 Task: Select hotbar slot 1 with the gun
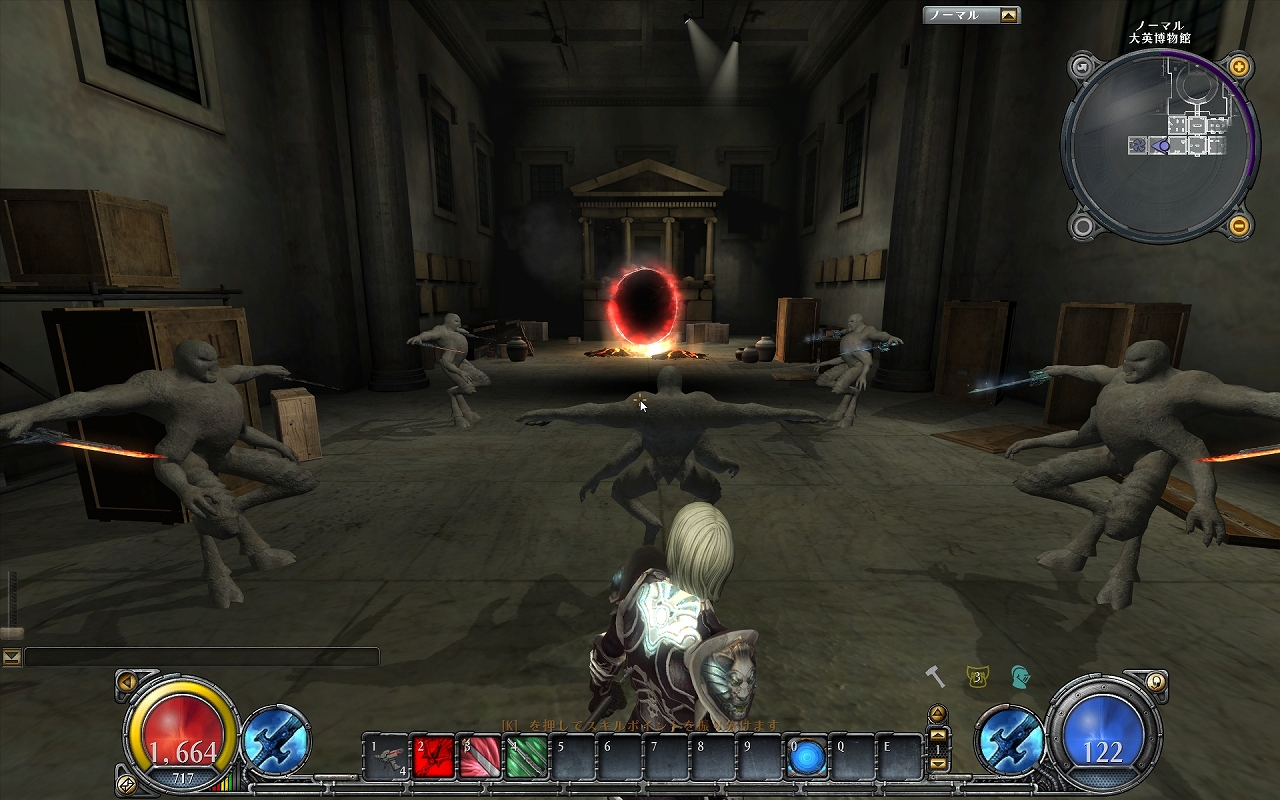coord(385,757)
